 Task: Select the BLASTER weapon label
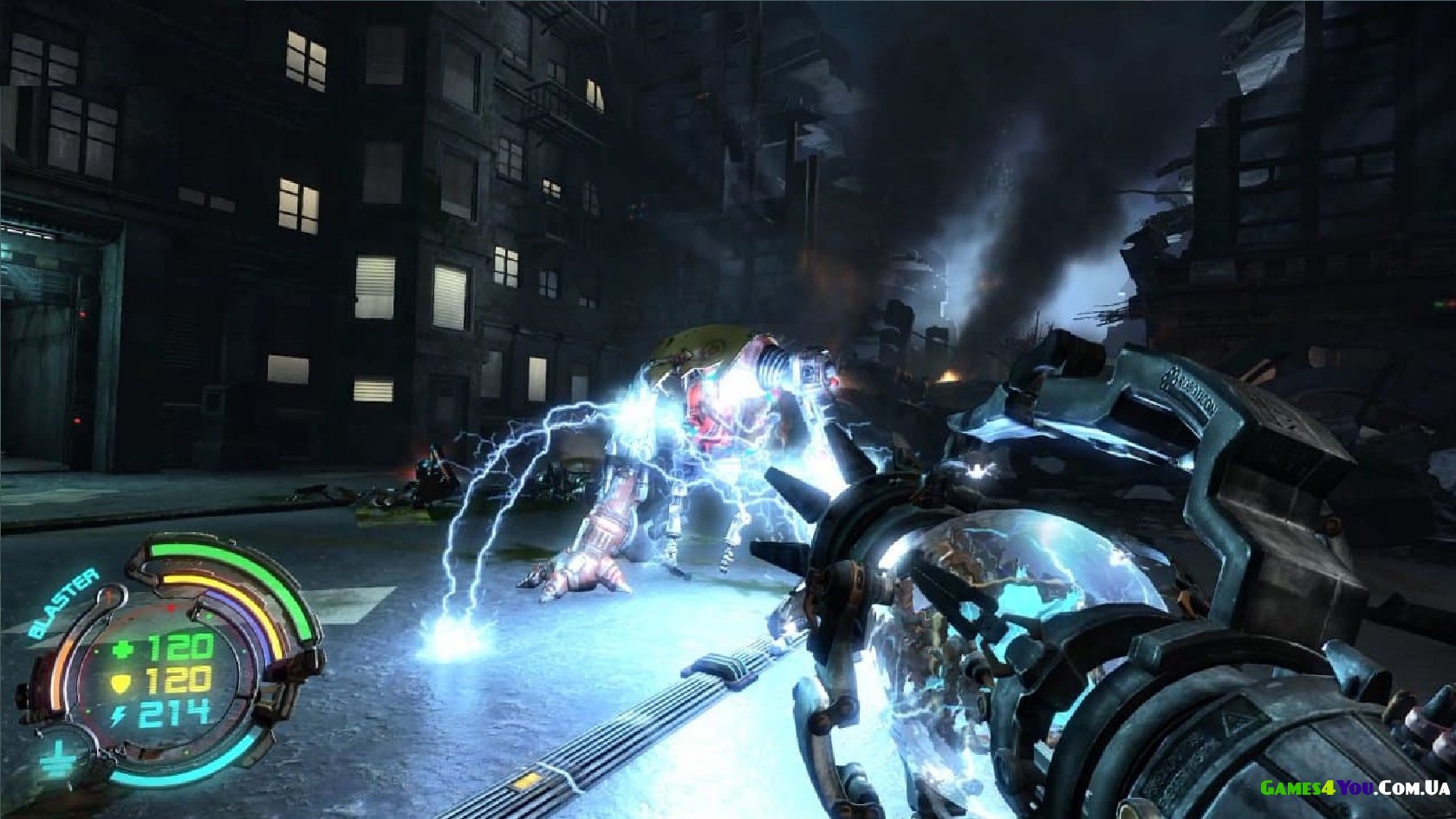pos(63,604)
